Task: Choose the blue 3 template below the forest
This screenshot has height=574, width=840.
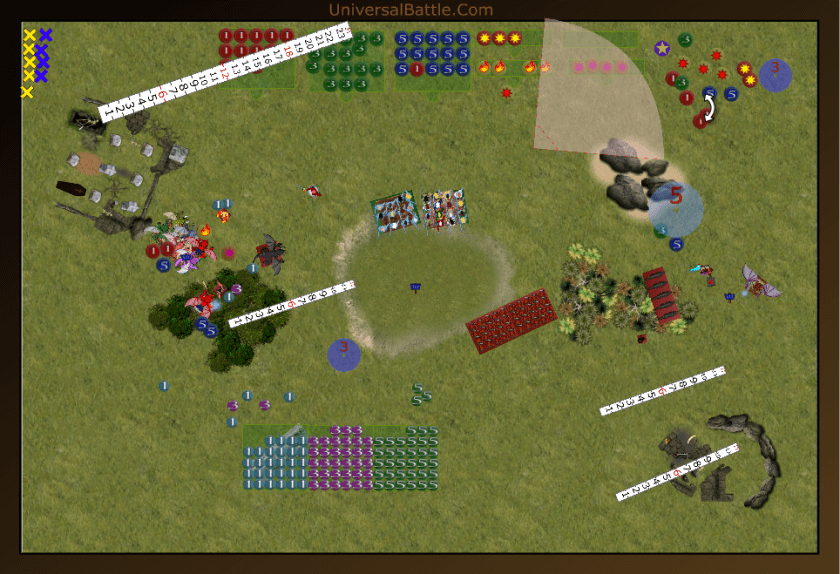Action: pos(344,354)
